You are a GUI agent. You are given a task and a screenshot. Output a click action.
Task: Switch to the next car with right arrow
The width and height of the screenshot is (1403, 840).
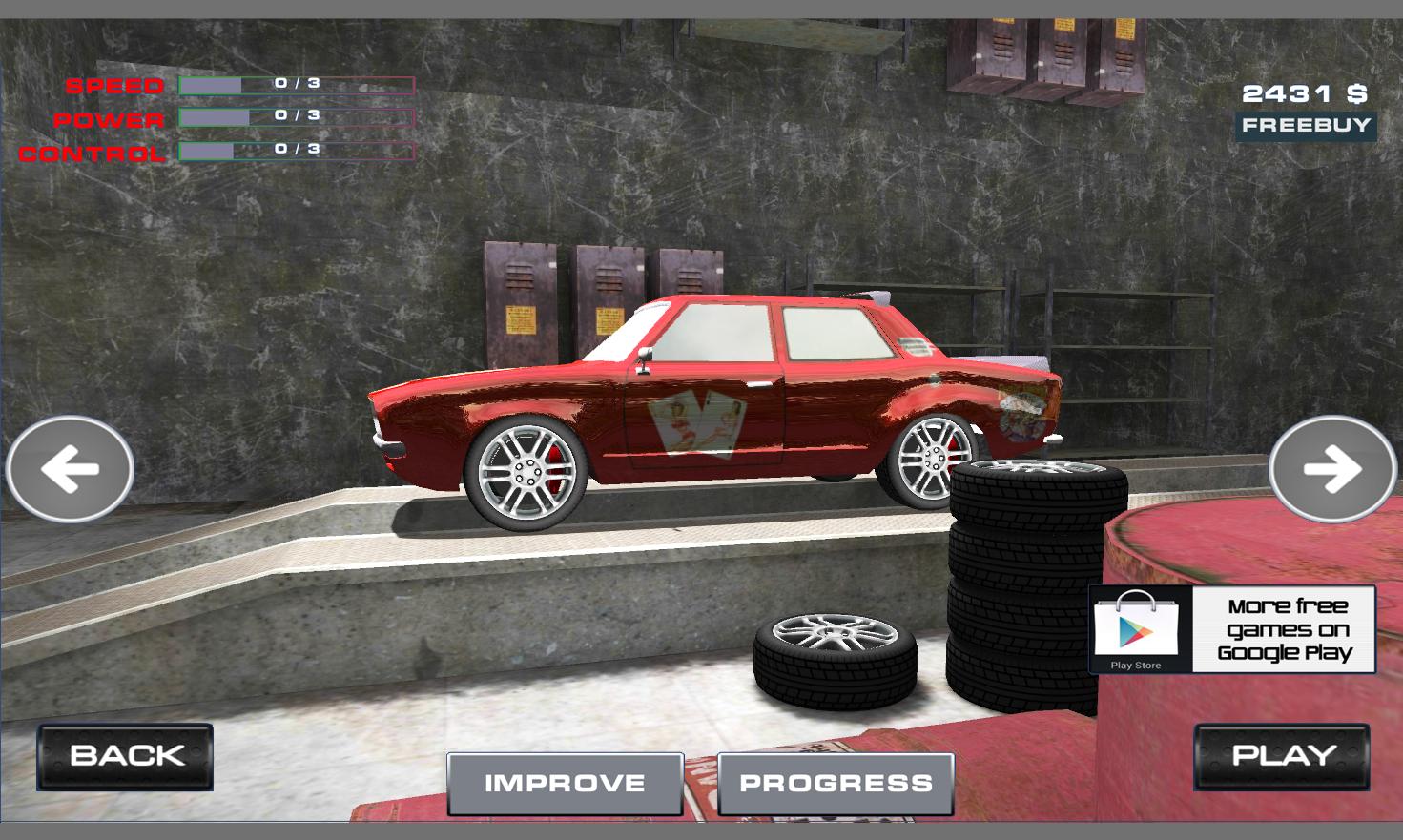[x=1332, y=469]
